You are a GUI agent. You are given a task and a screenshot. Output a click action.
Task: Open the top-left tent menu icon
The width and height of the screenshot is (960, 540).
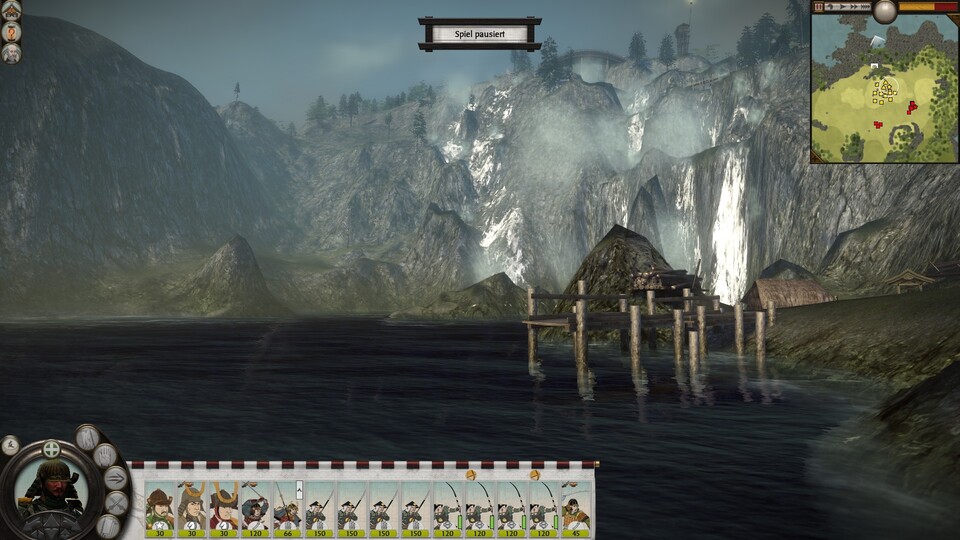coord(12,9)
